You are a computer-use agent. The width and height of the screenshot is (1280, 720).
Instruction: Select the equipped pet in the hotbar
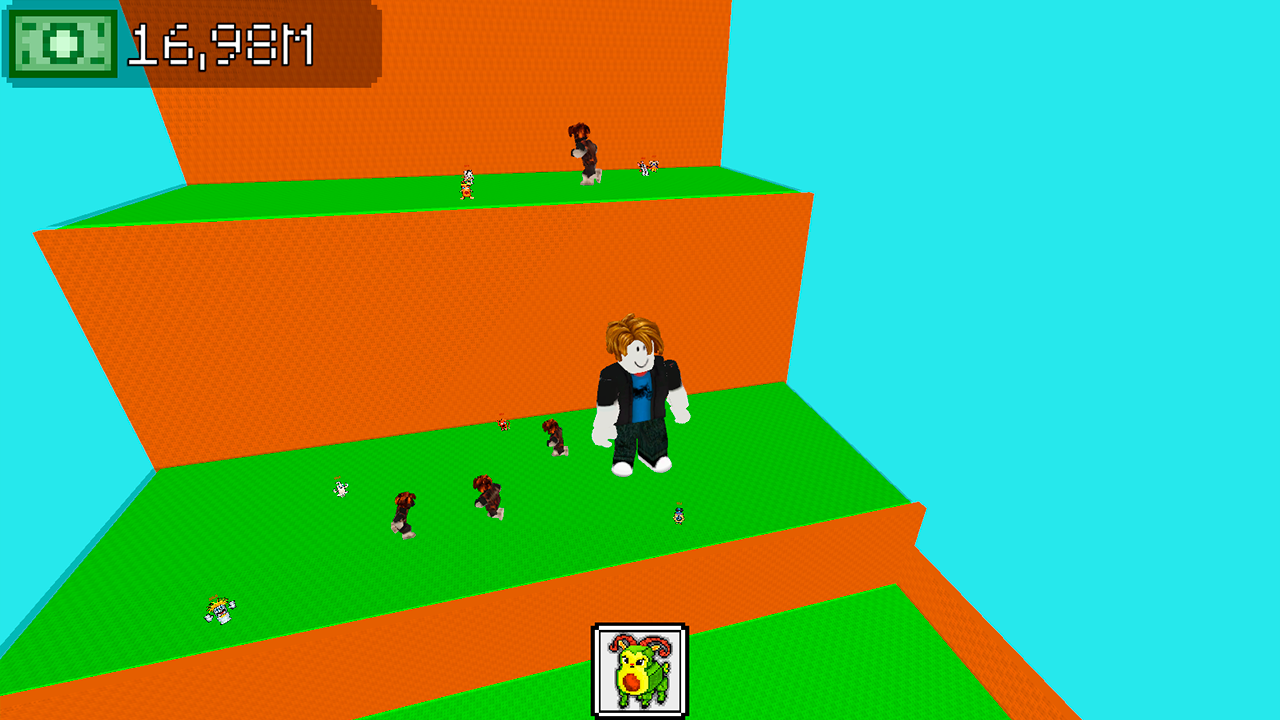pos(641,670)
